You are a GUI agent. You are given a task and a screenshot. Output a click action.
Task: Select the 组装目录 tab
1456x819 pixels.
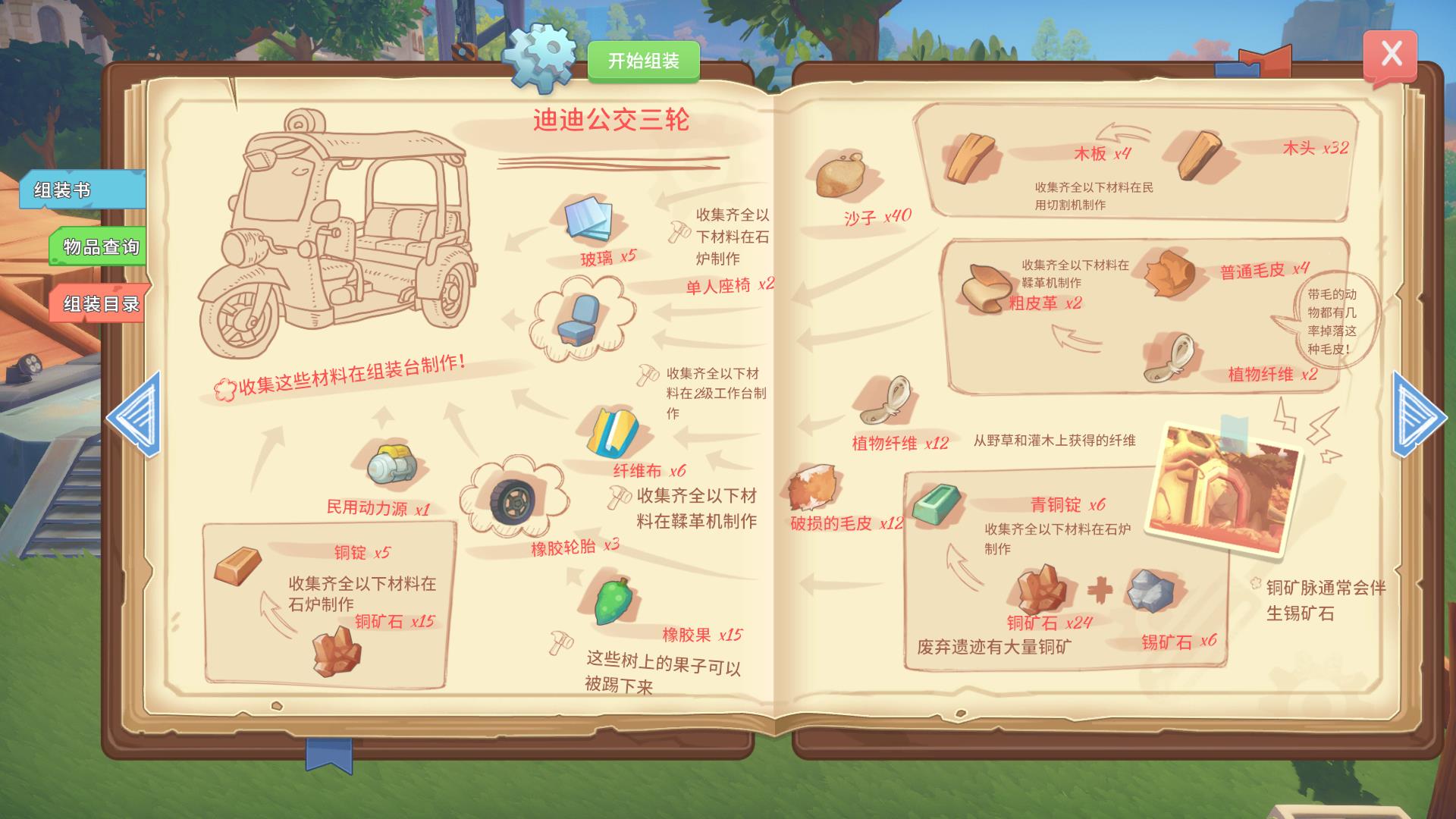pos(100,304)
